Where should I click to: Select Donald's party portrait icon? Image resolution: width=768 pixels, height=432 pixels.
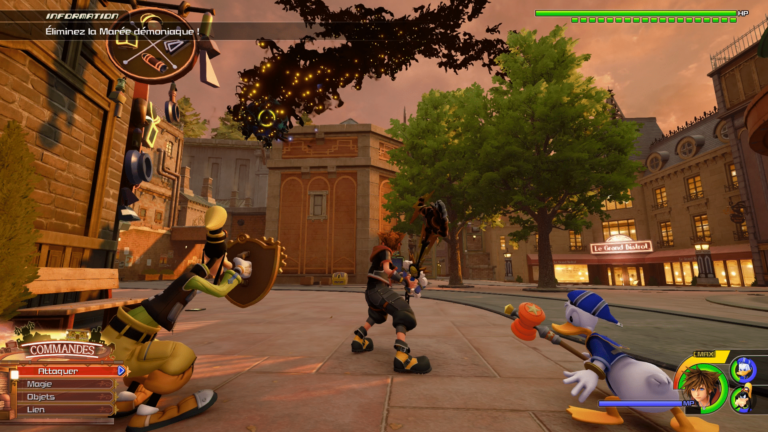point(742,369)
